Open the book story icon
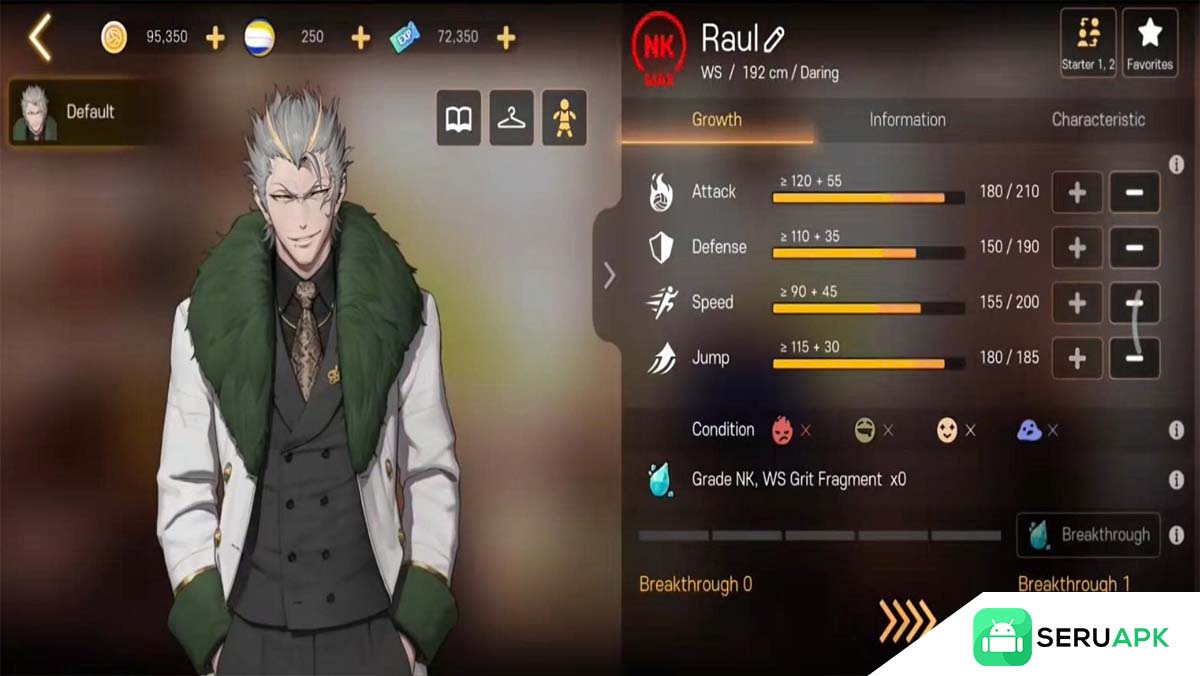Viewport: 1200px width, 676px height. click(458, 119)
